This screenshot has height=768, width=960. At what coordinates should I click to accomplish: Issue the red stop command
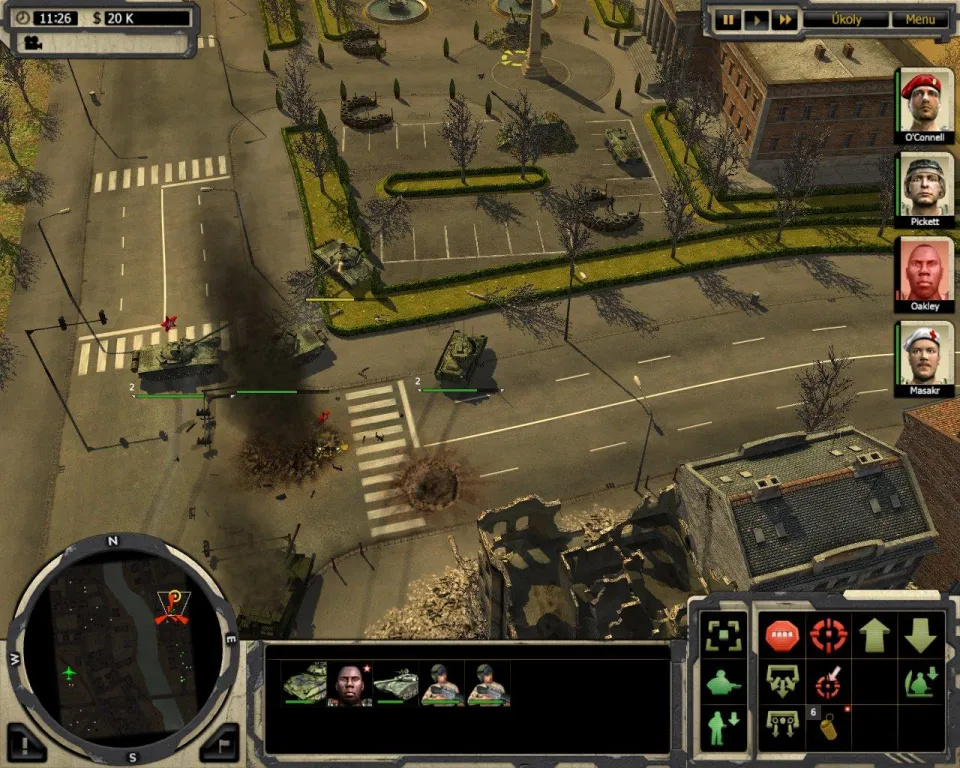point(781,634)
